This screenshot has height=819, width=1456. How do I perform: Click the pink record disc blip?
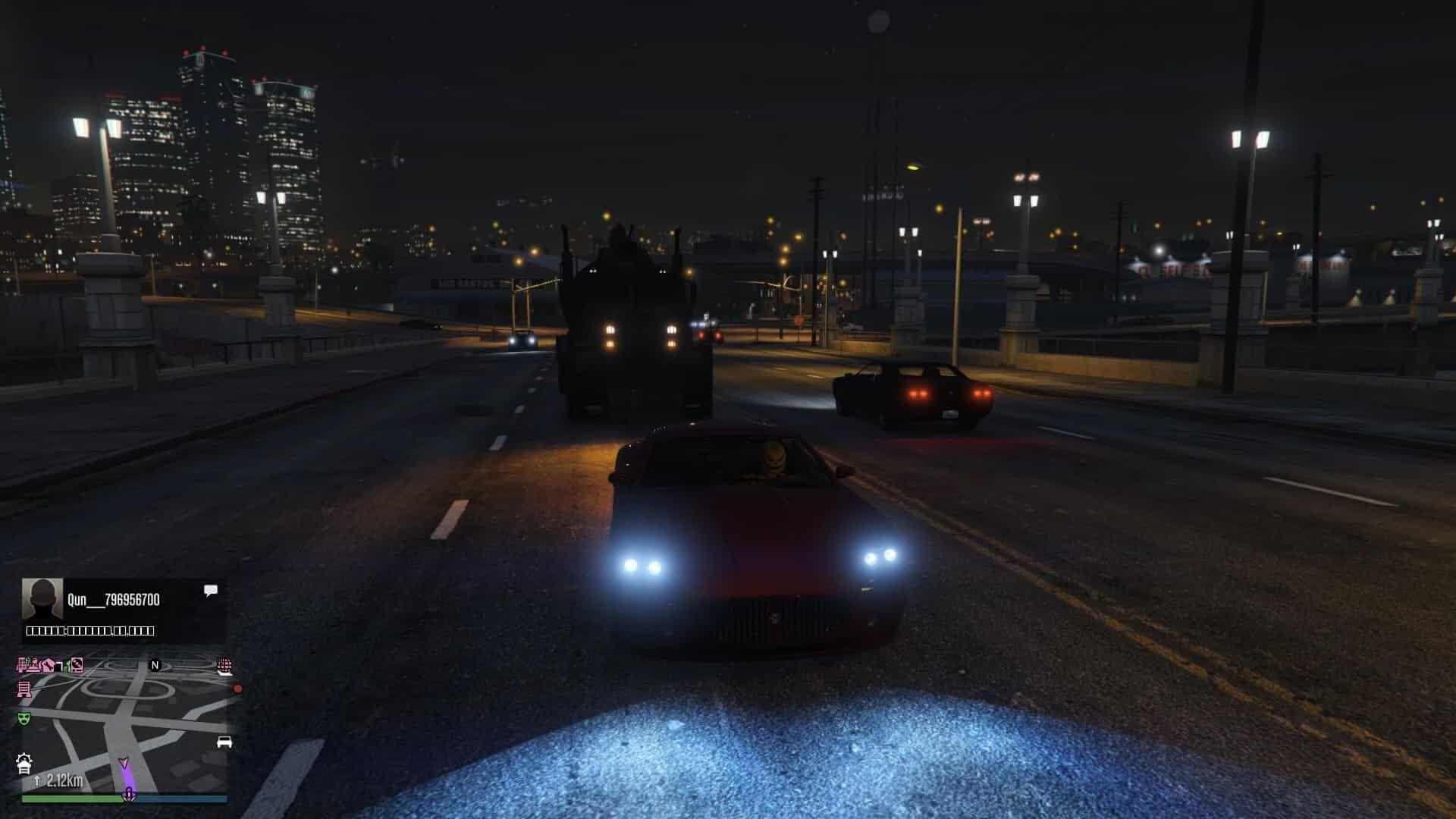tap(75, 666)
